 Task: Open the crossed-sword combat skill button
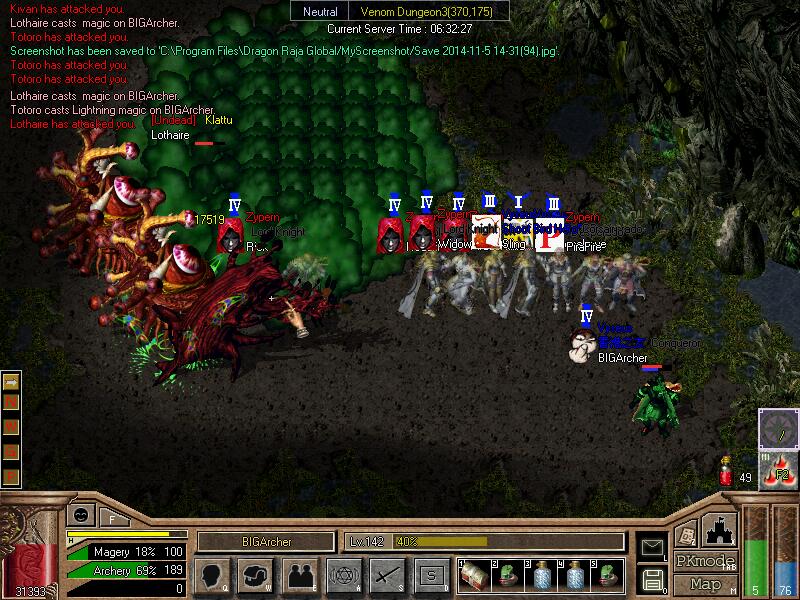387,575
